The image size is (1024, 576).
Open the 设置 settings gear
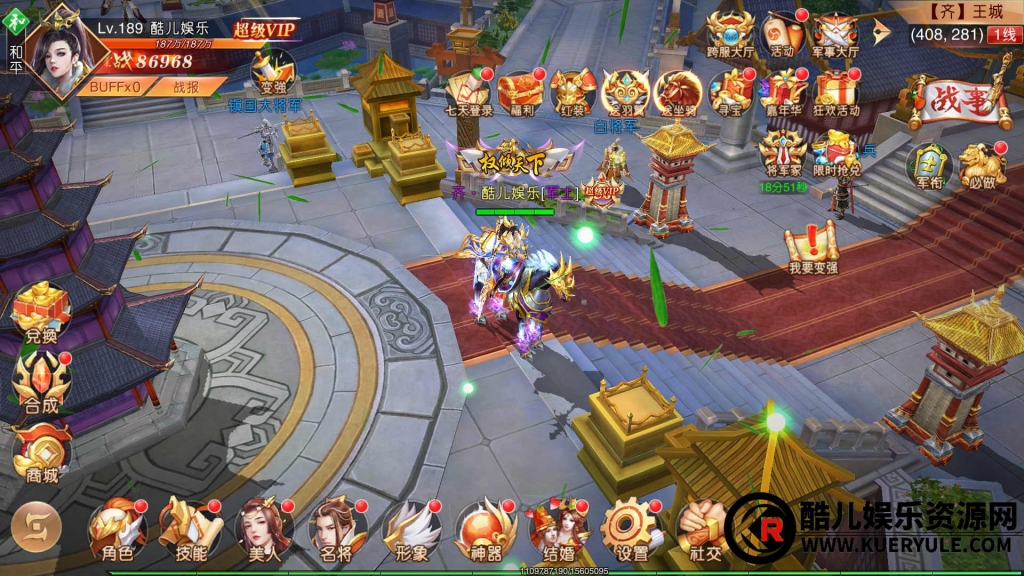tap(630, 530)
